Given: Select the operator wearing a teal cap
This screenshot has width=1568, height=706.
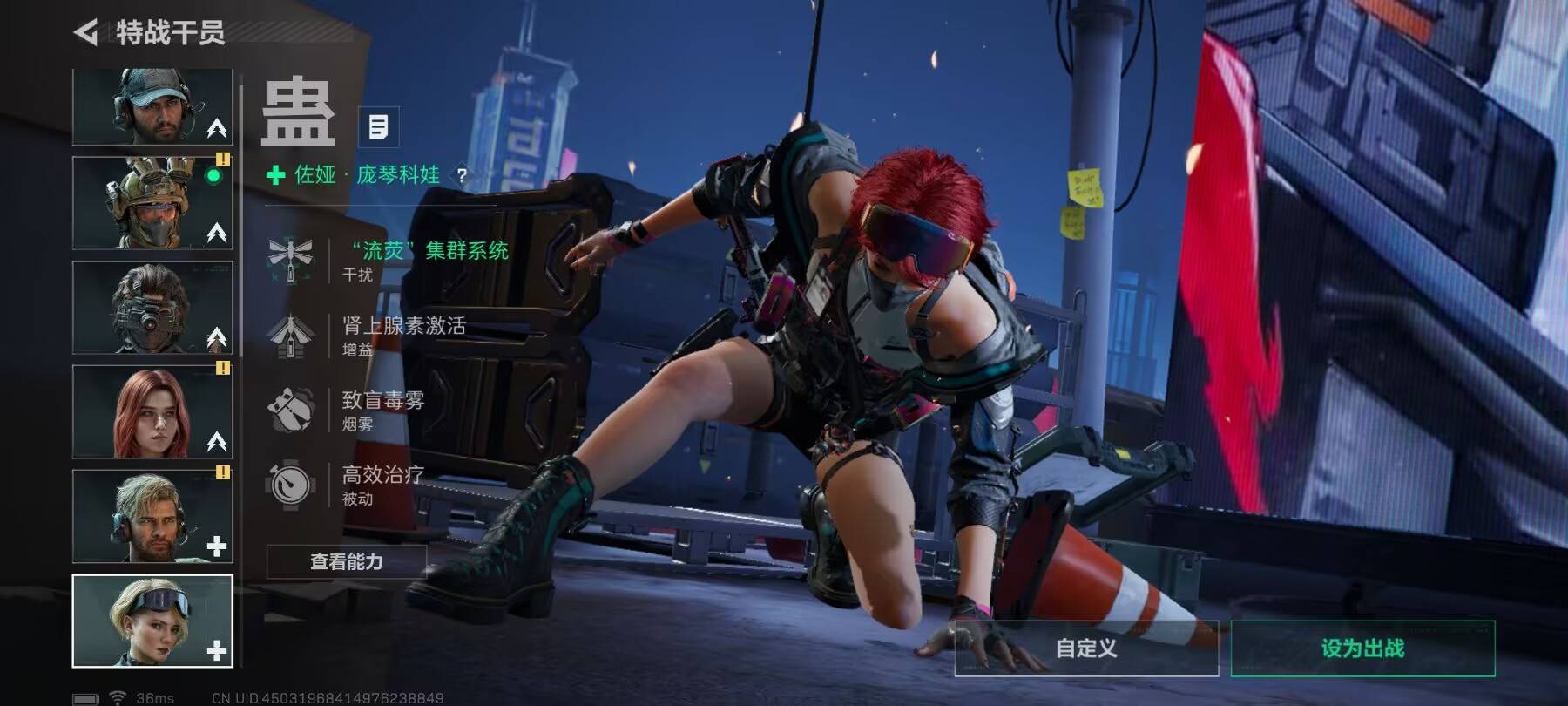Looking at the screenshot, I should point(152,107).
